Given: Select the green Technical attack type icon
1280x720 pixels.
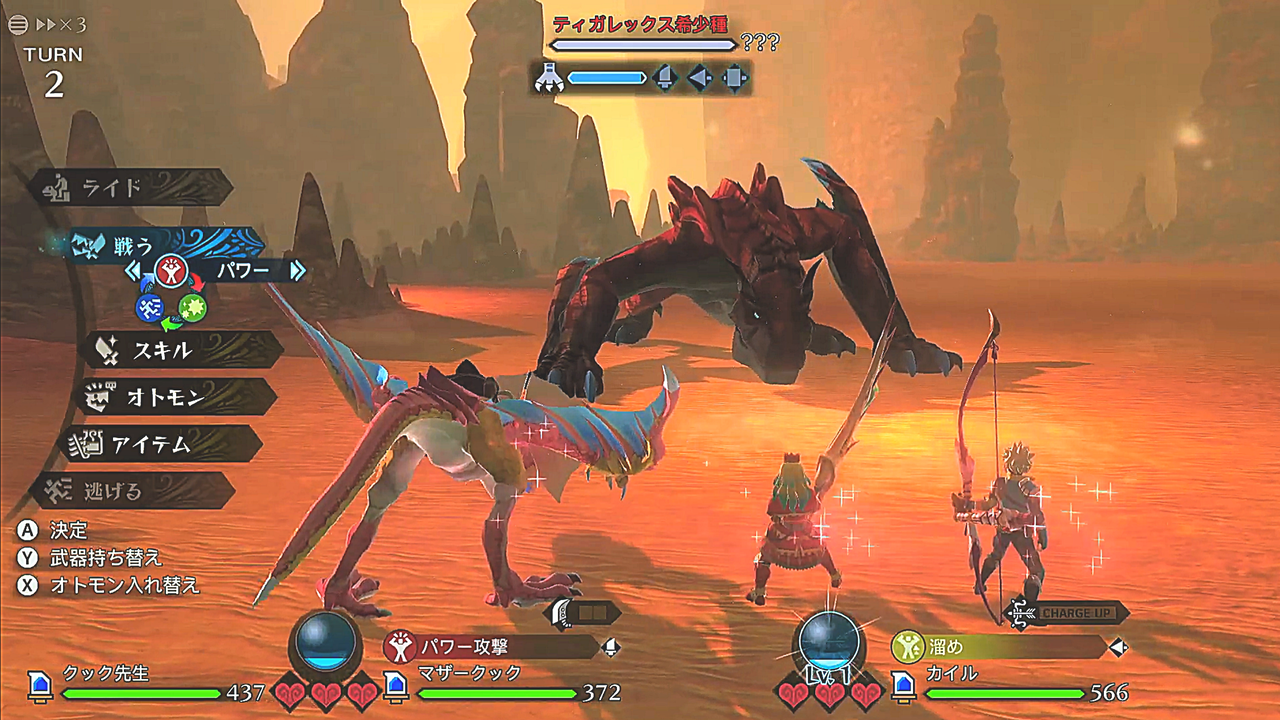Looking at the screenshot, I should (193, 309).
